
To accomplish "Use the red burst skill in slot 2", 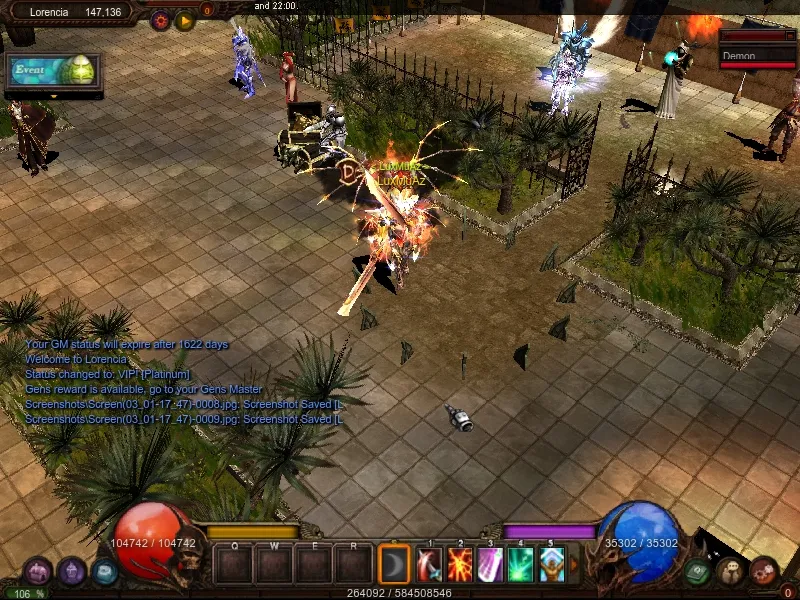I will [460, 565].
